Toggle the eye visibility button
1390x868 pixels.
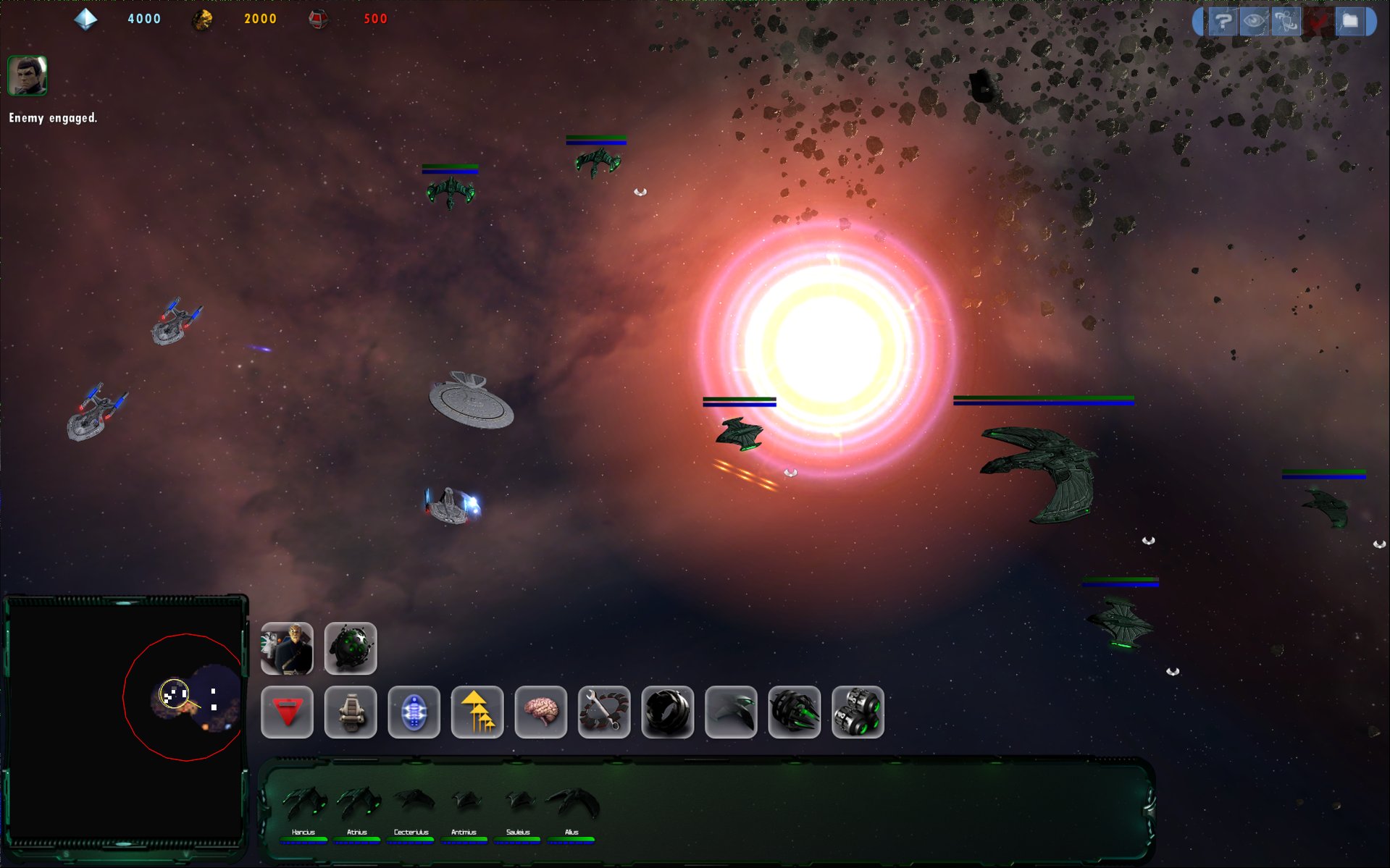[1254, 22]
